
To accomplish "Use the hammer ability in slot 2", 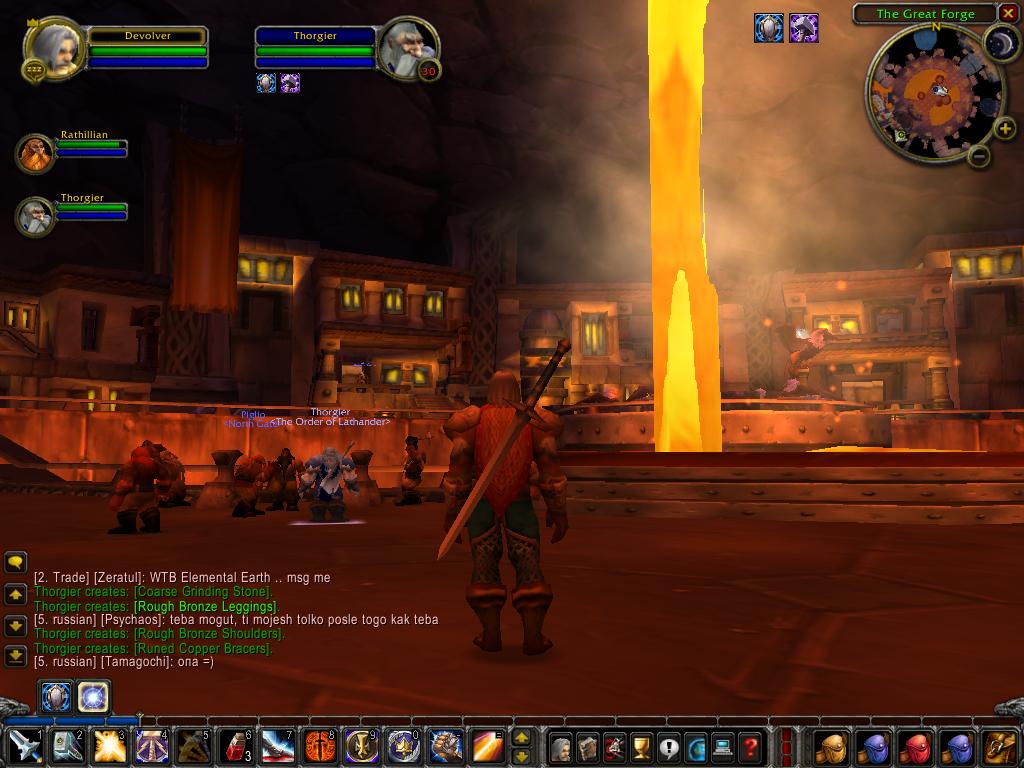I will (65, 746).
